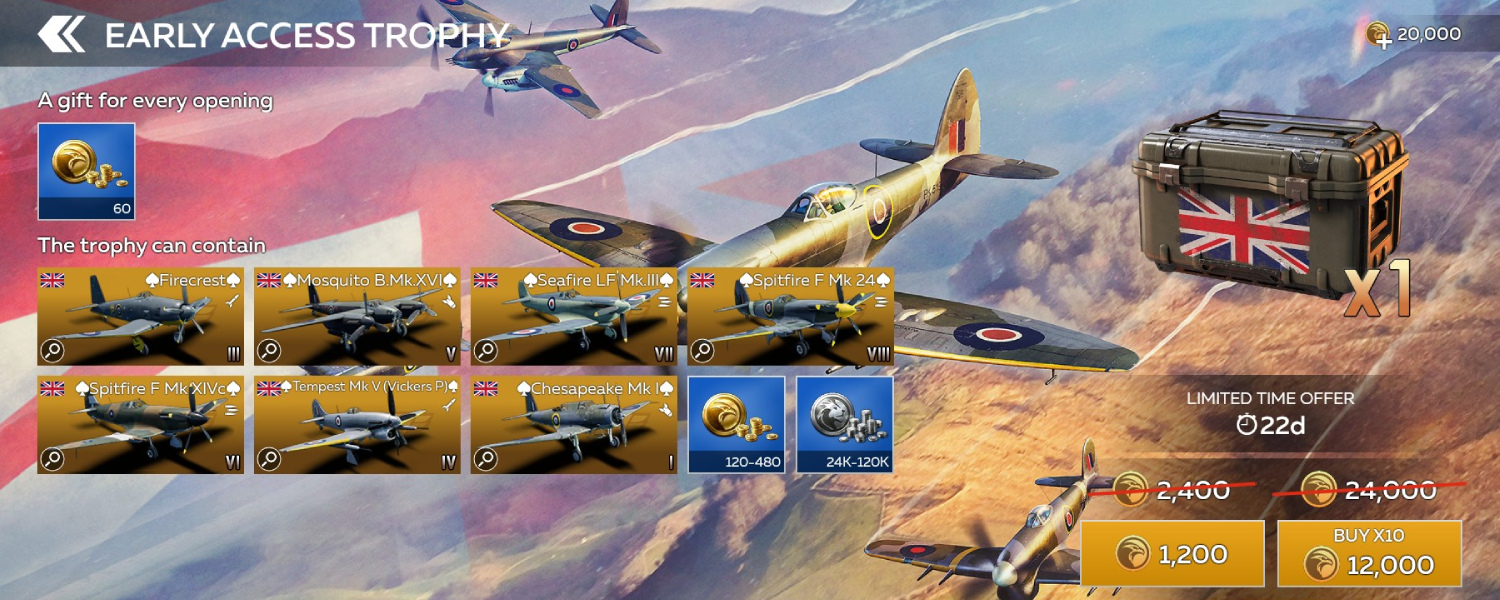Choose the Tempest Mk V (Vickers P) card

tap(357, 425)
